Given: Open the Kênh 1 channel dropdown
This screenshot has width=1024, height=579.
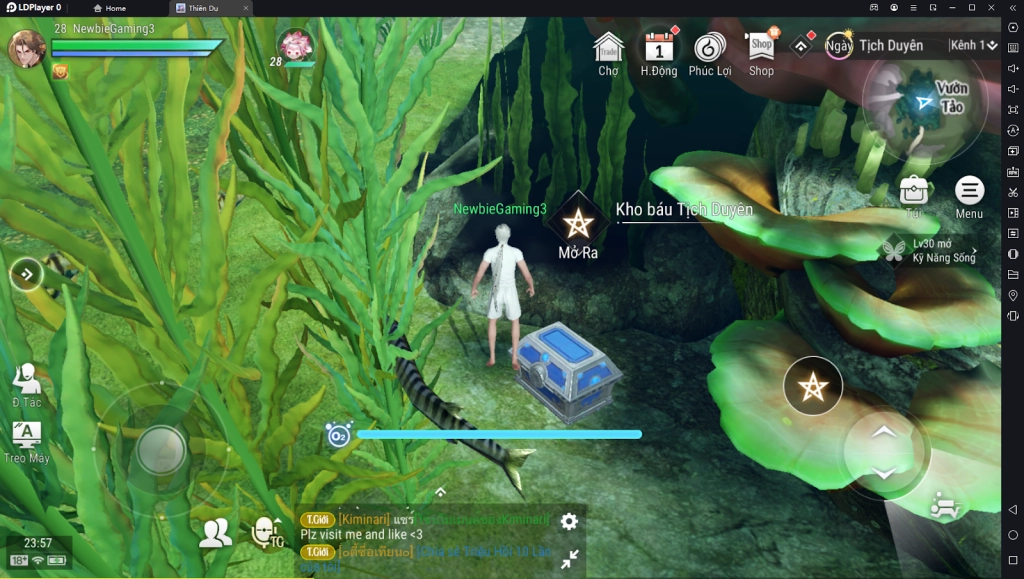Looking at the screenshot, I should (974, 45).
